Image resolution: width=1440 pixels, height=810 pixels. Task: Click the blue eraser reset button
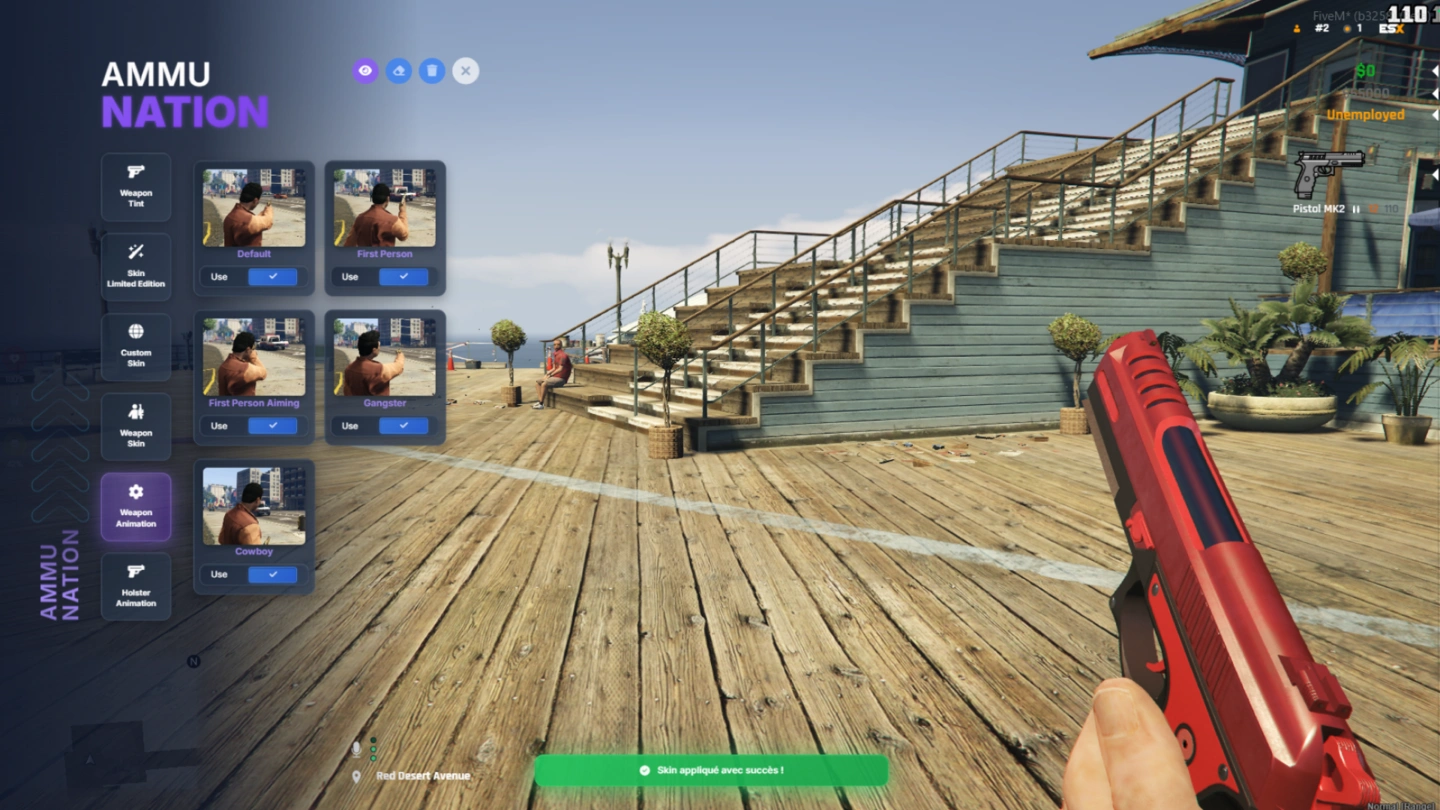(399, 71)
